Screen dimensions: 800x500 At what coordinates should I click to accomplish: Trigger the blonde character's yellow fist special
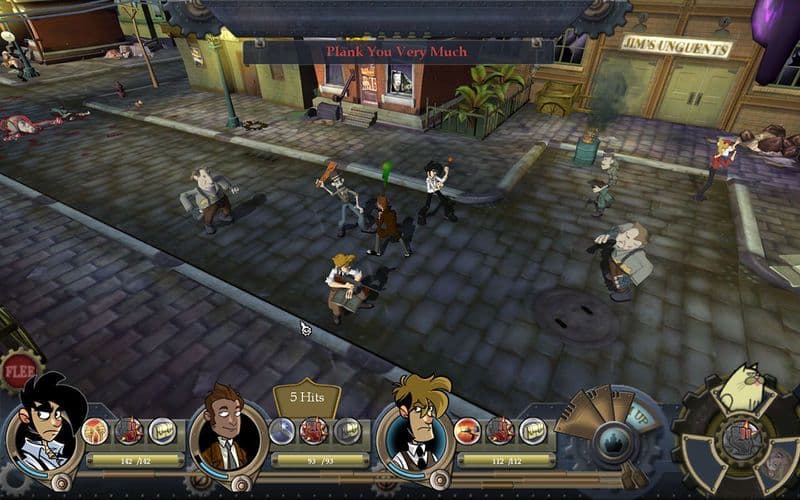533,431
